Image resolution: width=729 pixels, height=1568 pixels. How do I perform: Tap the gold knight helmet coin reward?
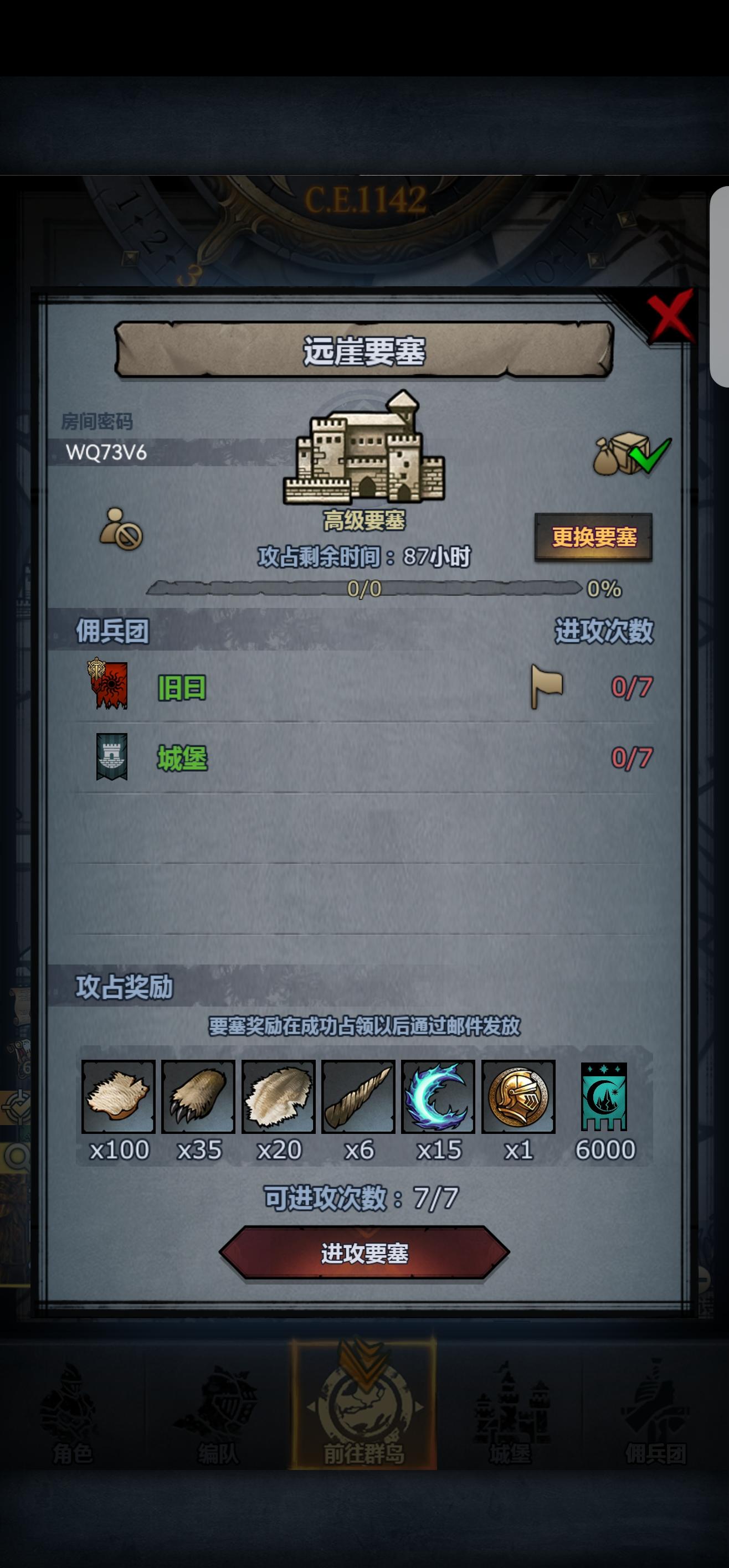coord(518,1097)
